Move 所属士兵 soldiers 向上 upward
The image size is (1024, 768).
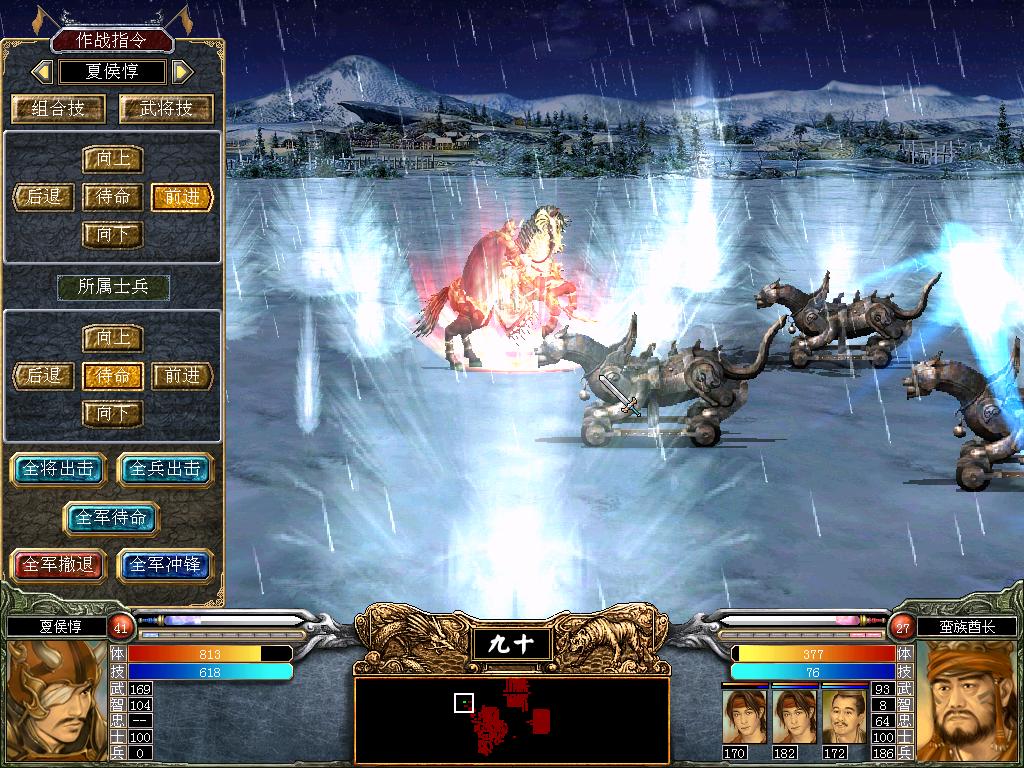click(113, 338)
